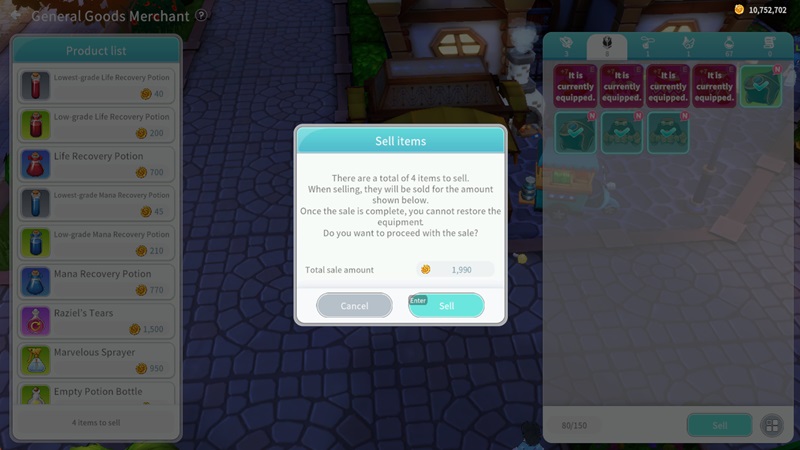Click the four-square grid button in inventory
This screenshot has height=450, width=800.
click(771, 425)
